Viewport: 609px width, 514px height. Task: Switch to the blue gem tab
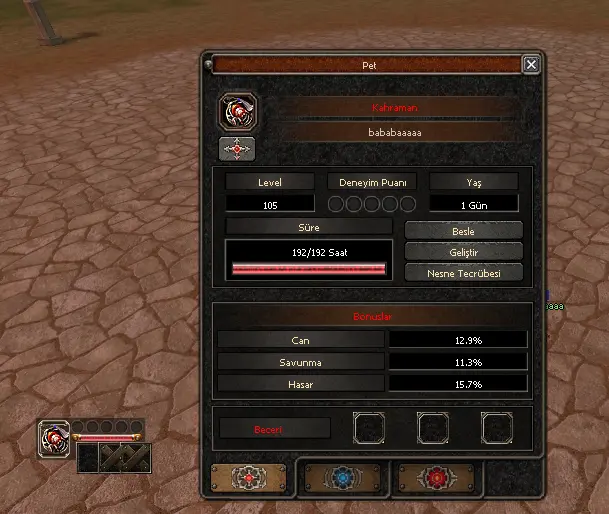pos(342,476)
